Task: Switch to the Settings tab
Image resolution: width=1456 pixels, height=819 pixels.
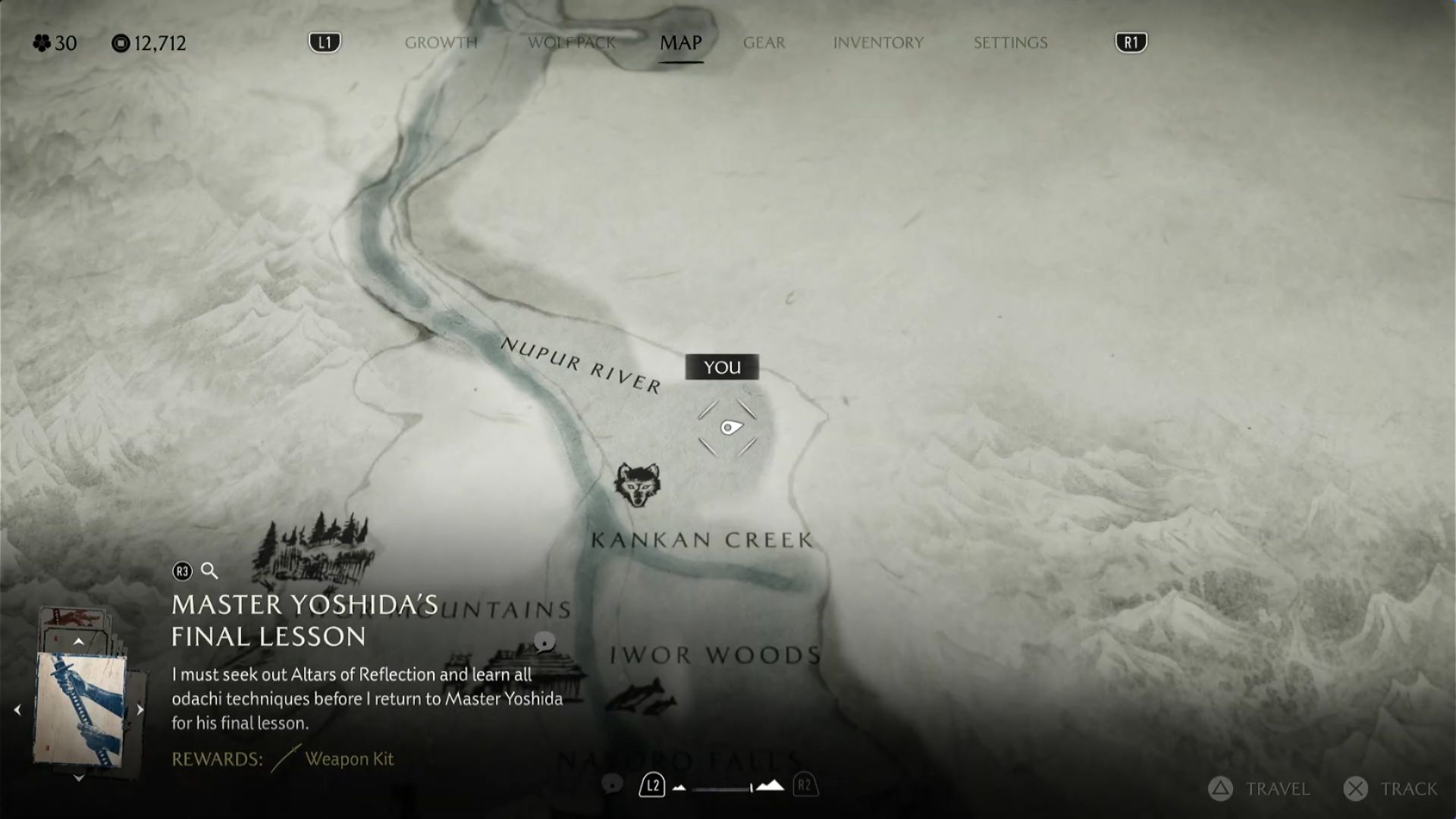Action: (x=1010, y=42)
